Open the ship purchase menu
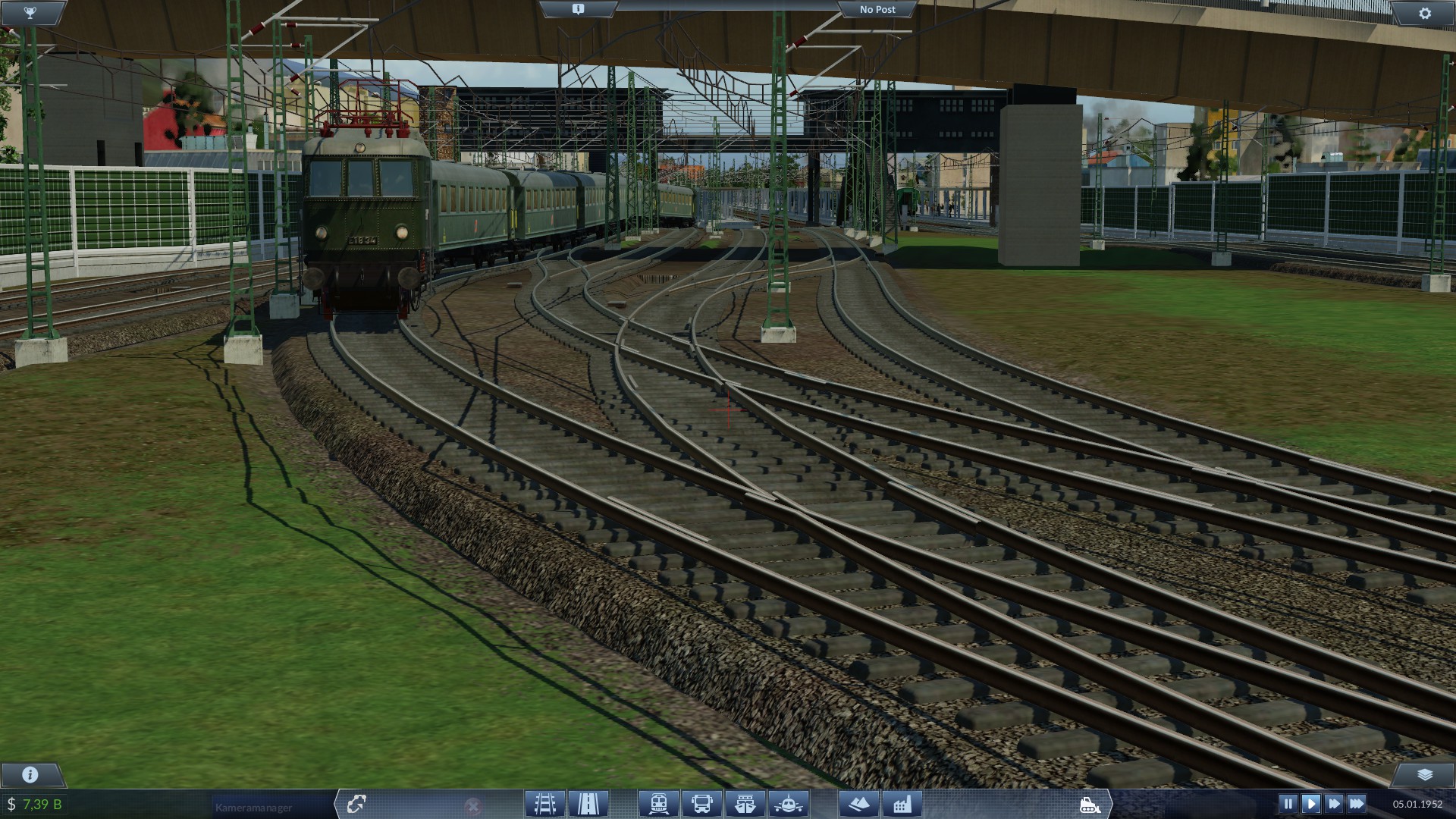This screenshot has height=819, width=1456. pyautogui.click(x=745, y=803)
